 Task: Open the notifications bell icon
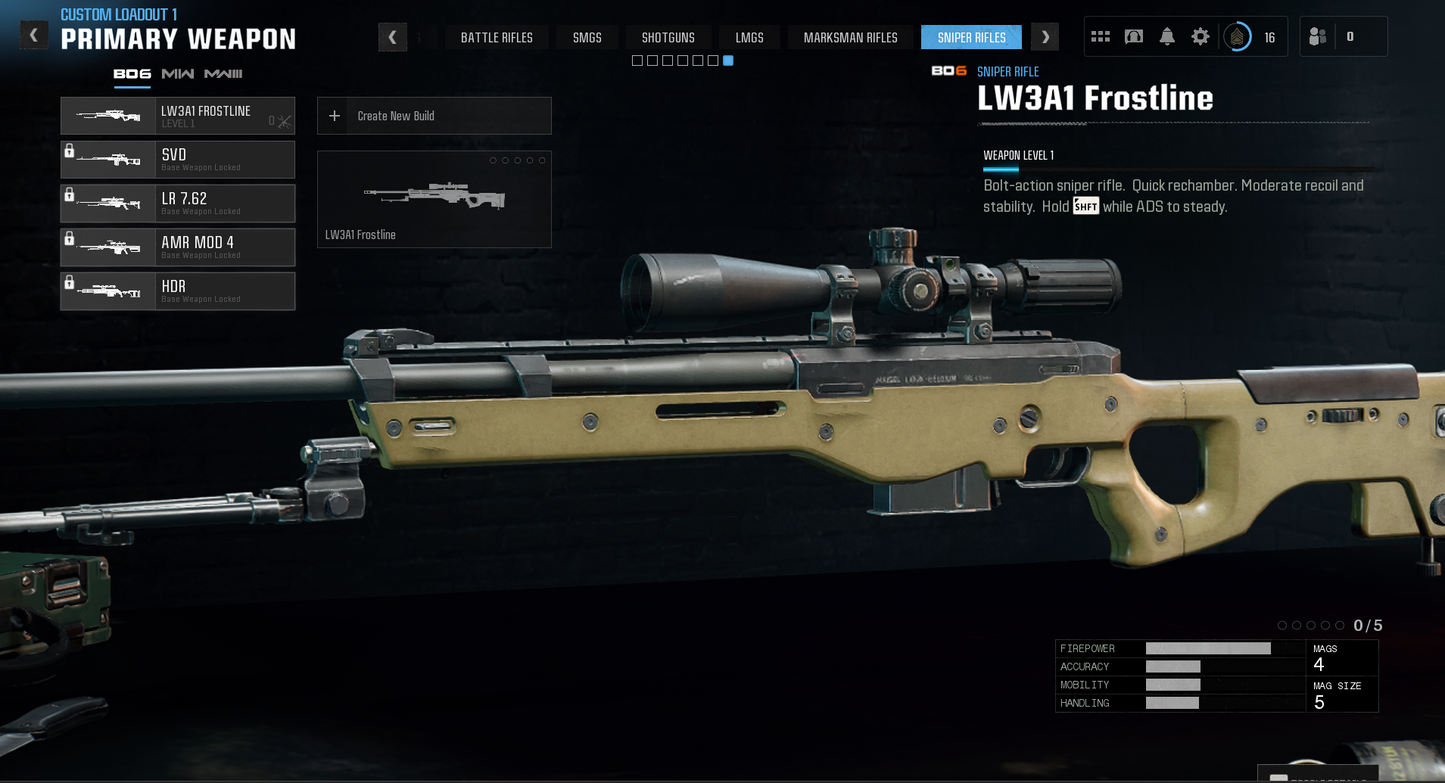[1166, 35]
